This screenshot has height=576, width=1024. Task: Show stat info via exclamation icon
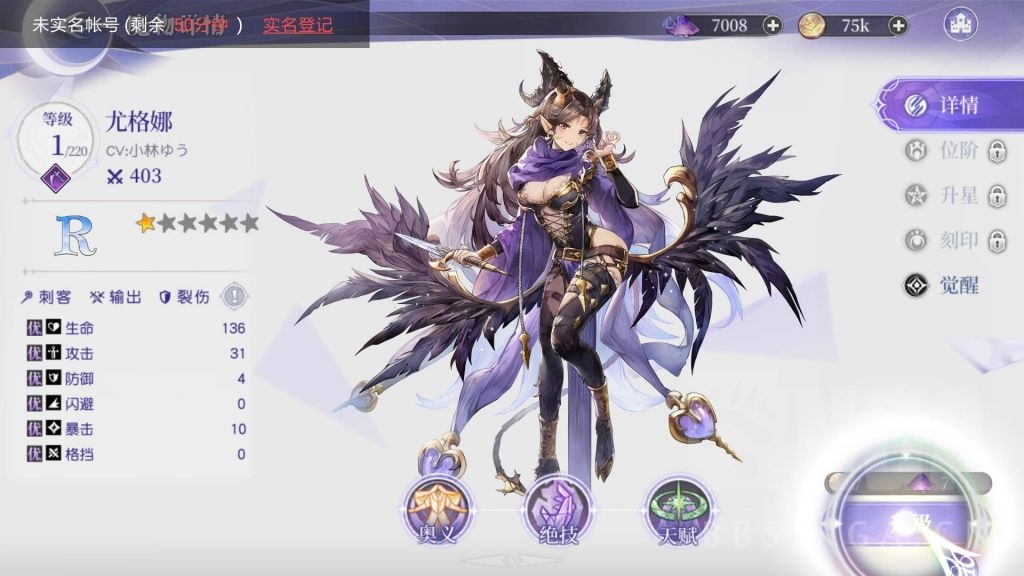234,296
